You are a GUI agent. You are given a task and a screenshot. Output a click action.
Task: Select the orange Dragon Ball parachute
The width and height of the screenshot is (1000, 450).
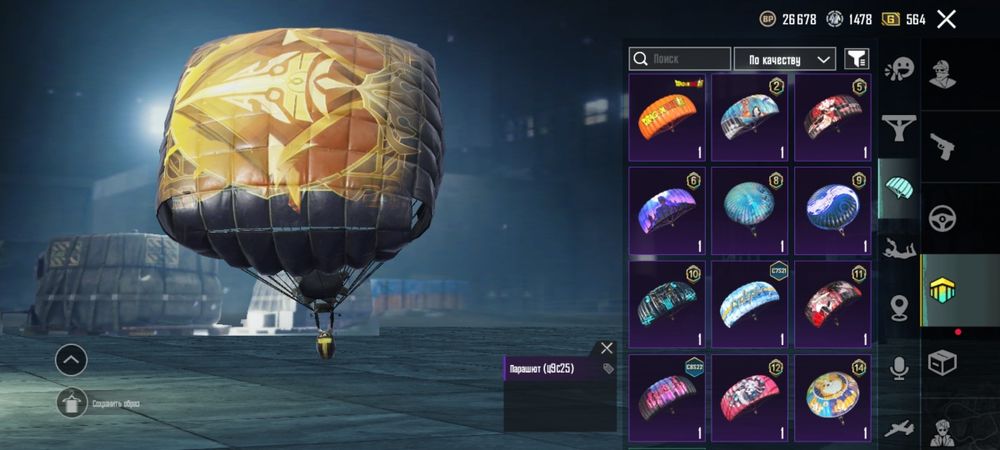click(x=669, y=117)
